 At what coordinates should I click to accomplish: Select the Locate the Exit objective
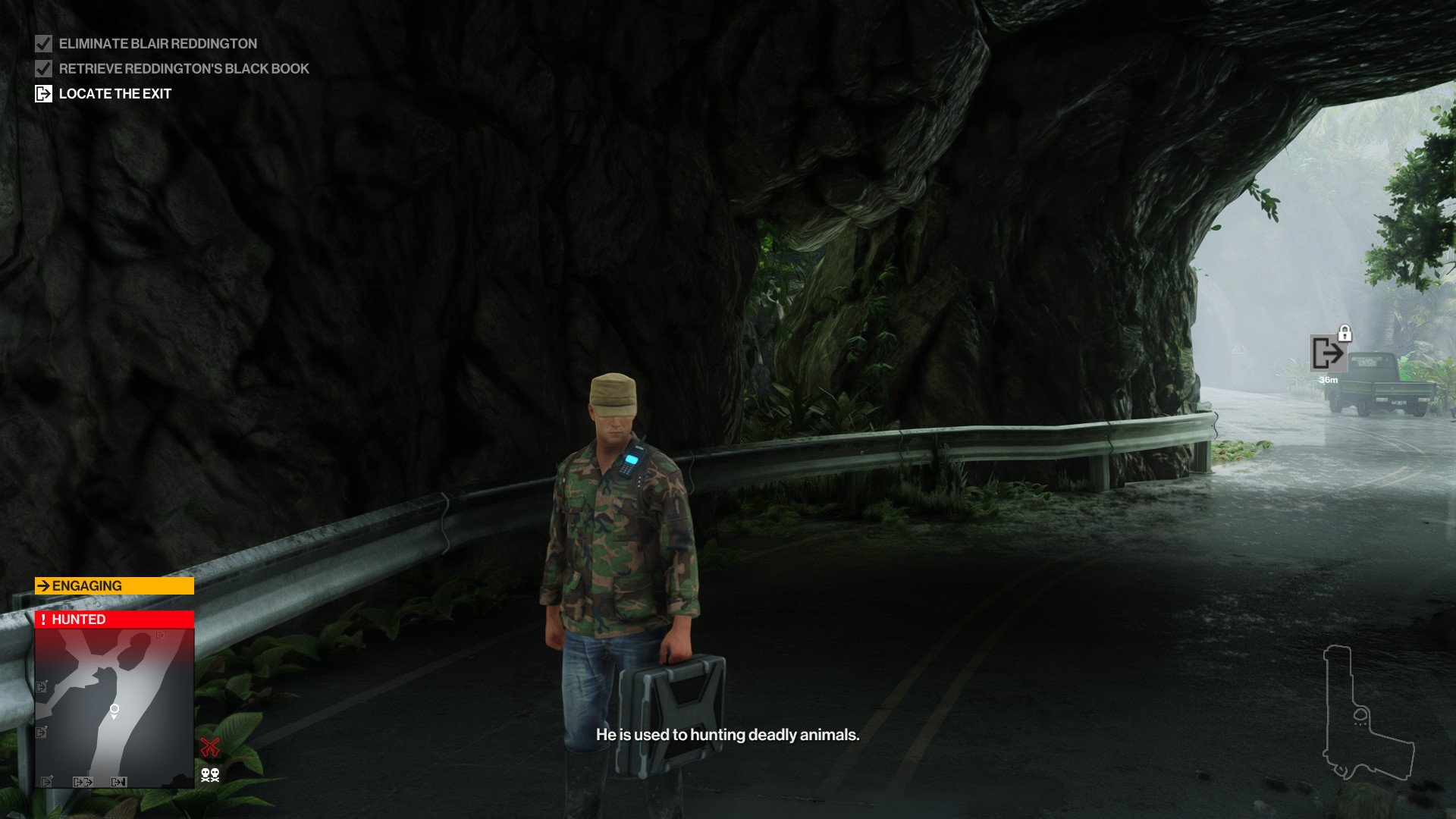click(115, 94)
